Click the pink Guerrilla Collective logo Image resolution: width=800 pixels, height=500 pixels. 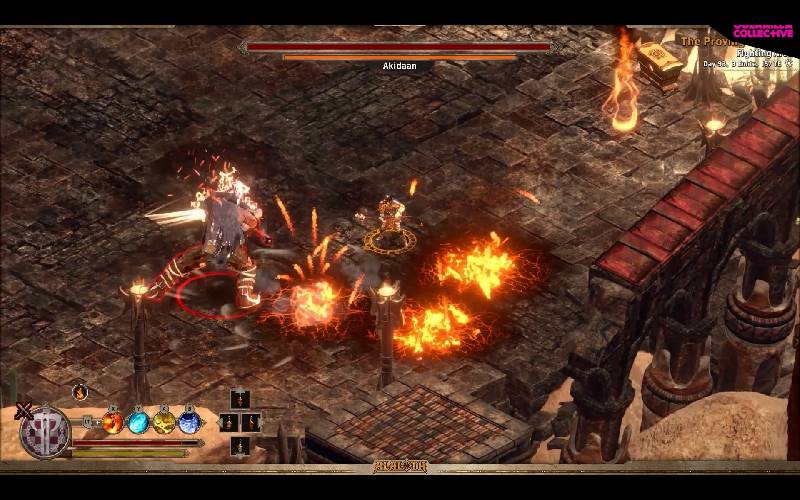click(763, 29)
